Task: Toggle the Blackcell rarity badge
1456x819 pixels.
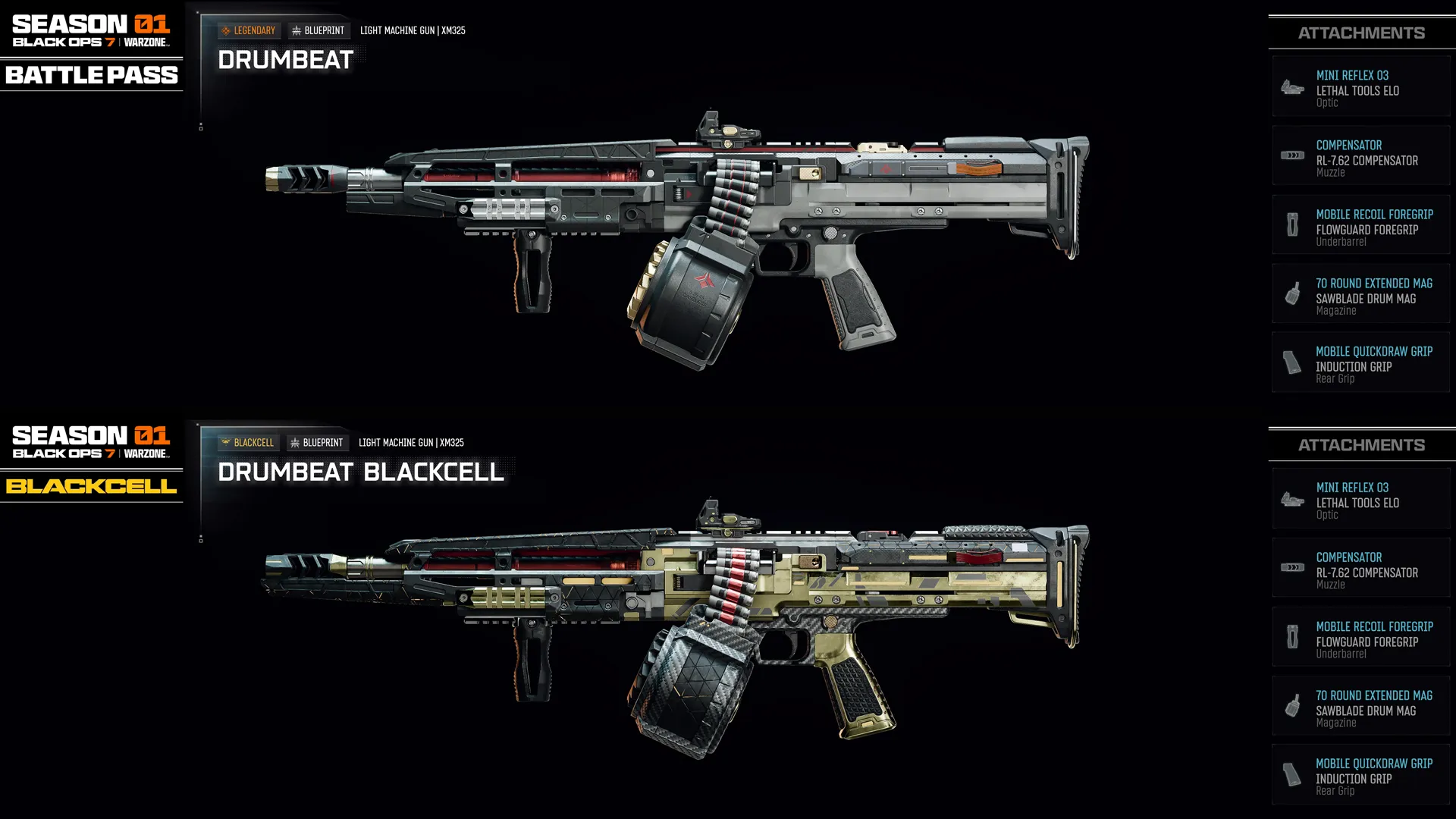Action: tap(249, 442)
